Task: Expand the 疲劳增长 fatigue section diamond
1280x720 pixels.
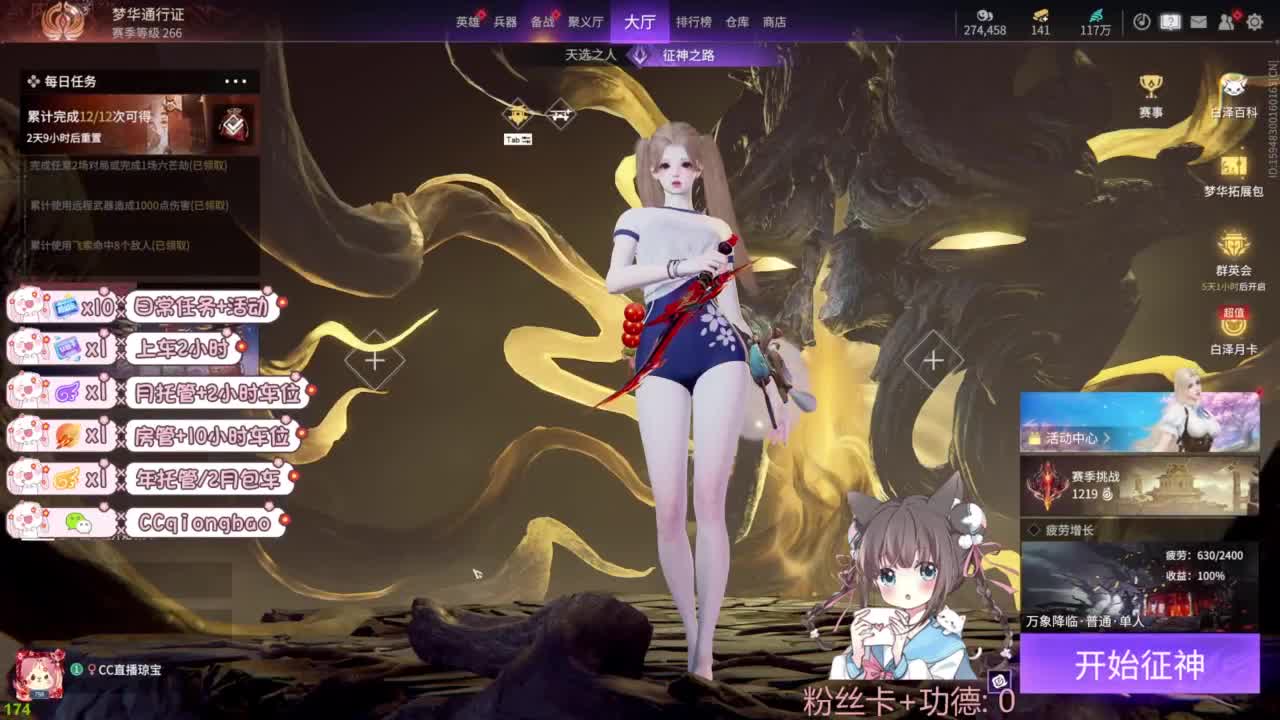Action: [1035, 531]
